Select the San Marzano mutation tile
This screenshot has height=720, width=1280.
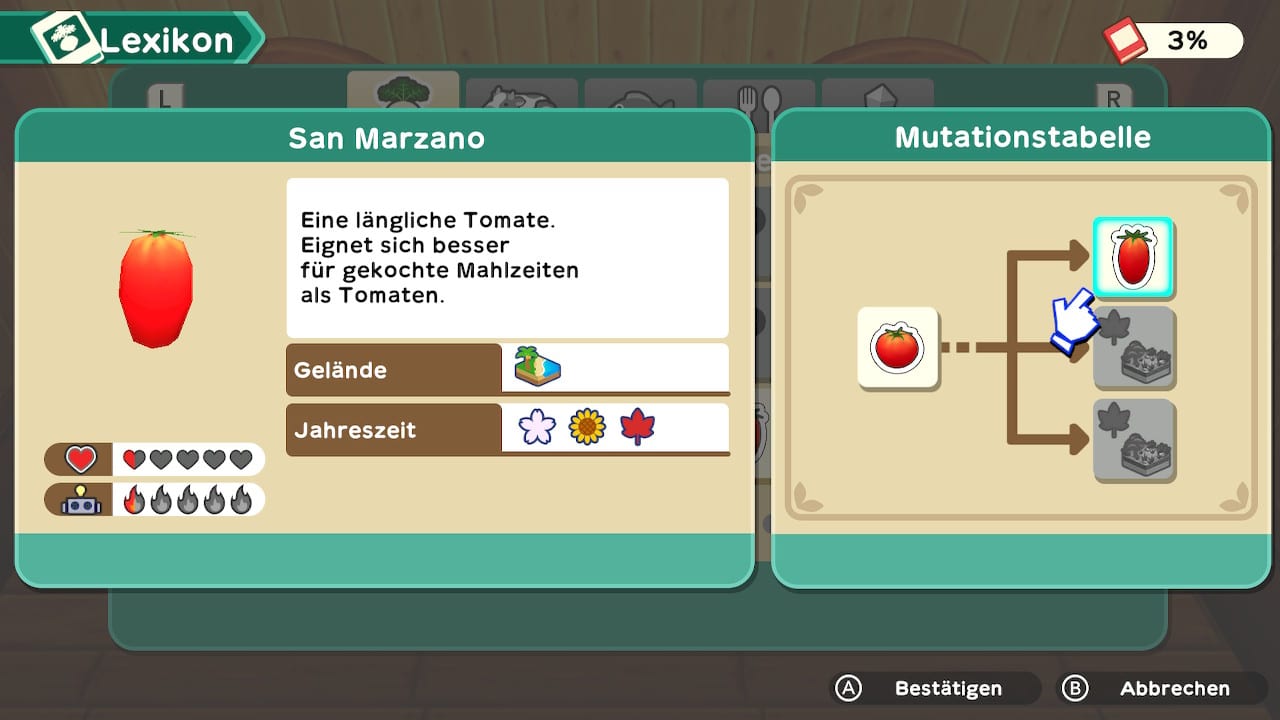point(1132,257)
